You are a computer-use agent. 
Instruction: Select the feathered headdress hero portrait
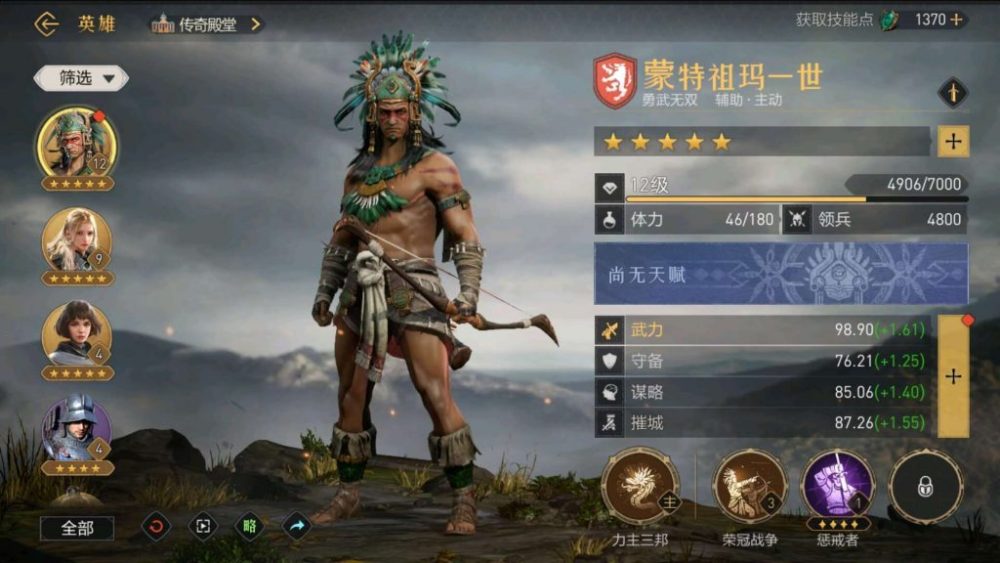[76, 142]
